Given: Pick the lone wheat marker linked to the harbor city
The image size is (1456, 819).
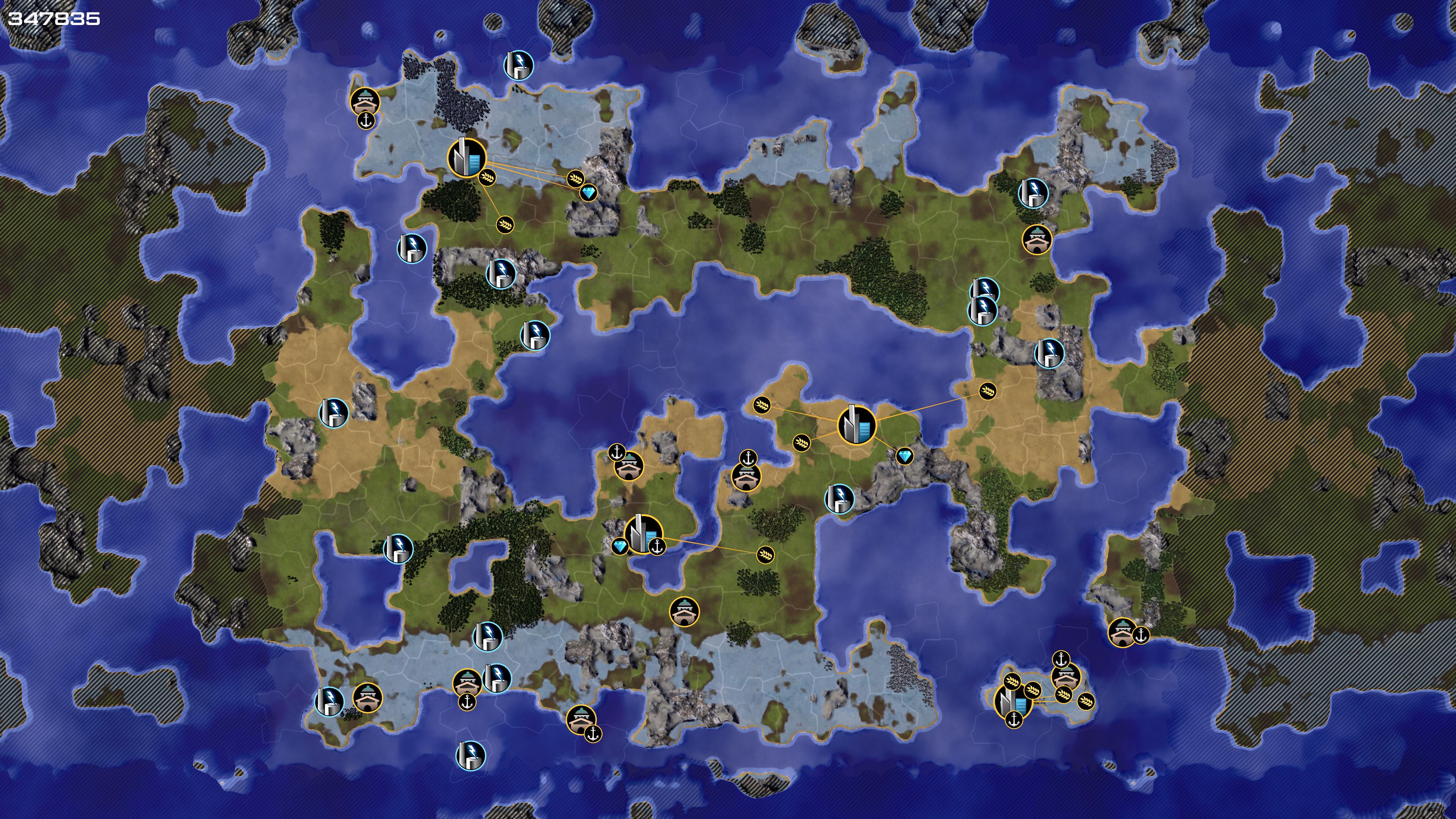Looking at the screenshot, I should (765, 554).
